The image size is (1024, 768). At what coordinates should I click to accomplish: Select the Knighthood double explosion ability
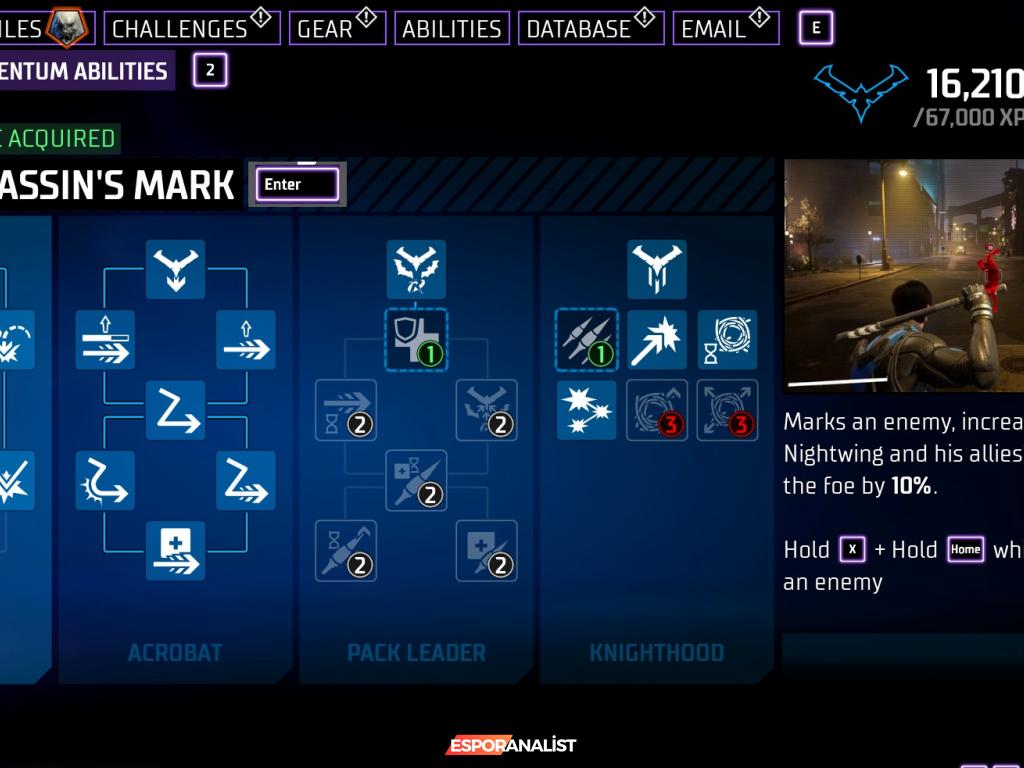[586, 410]
